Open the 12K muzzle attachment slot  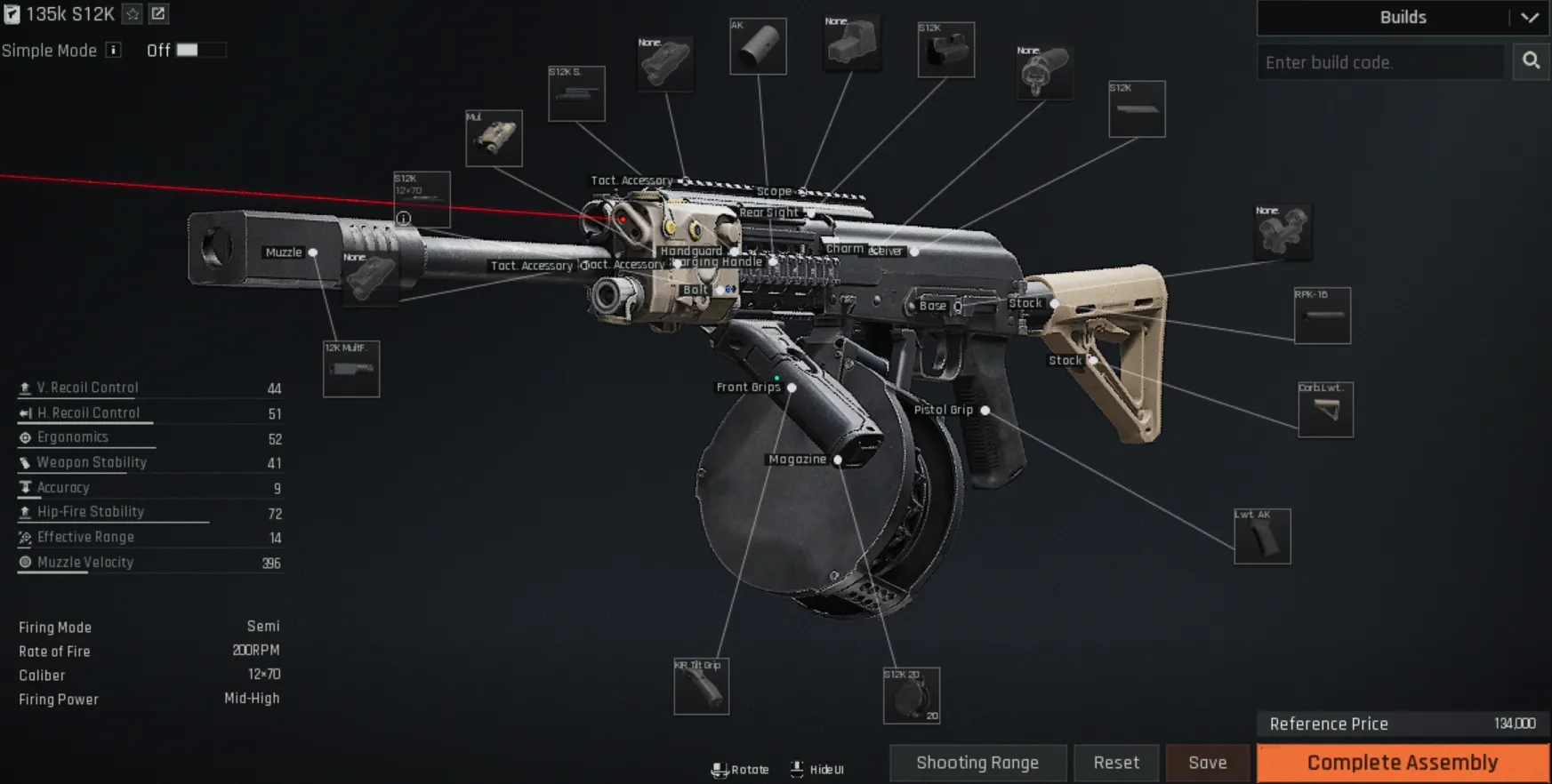[351, 369]
